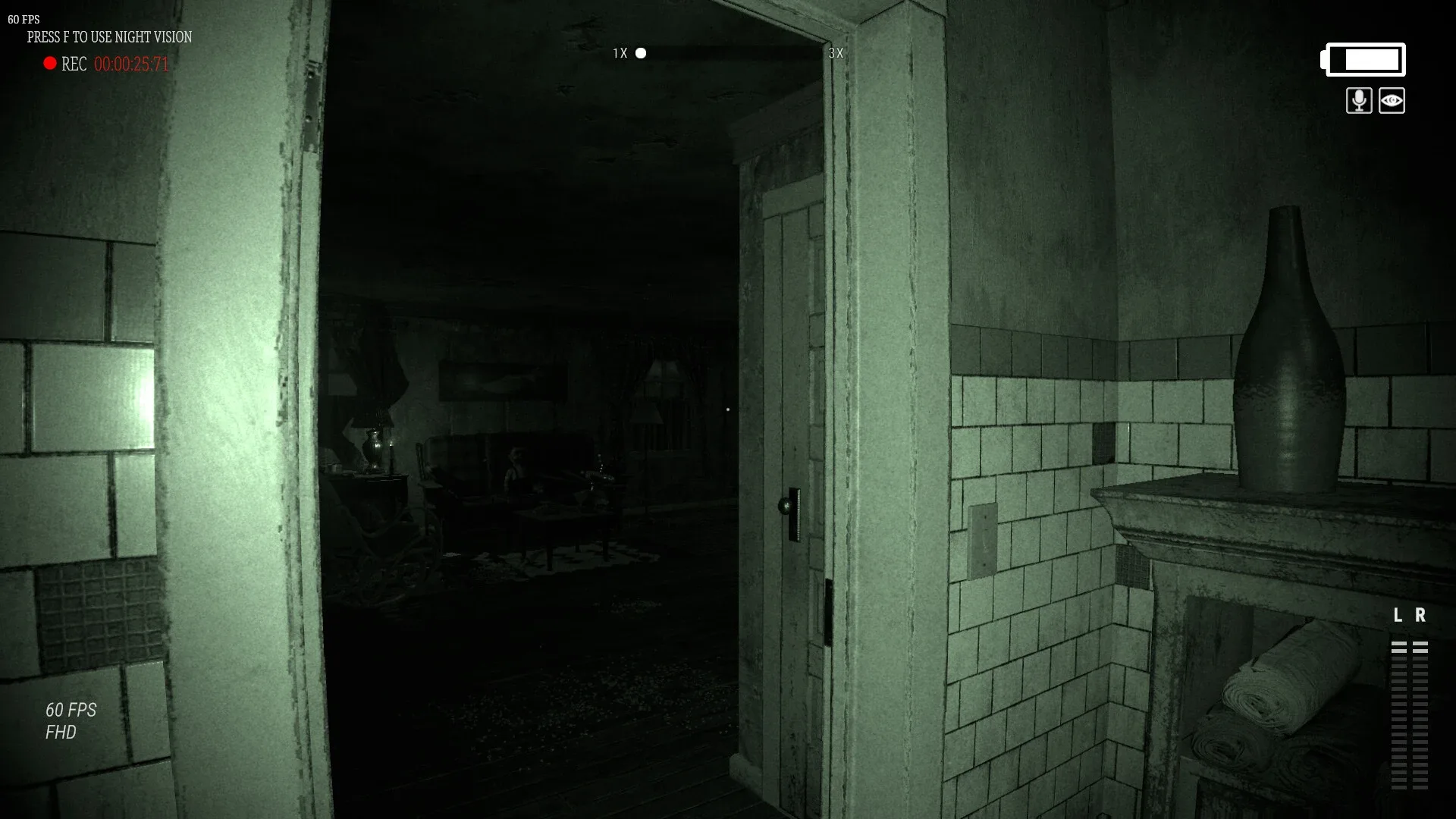Screen dimensions: 1456x819
Task: Click the white zoom marker dot
Action: point(642,53)
